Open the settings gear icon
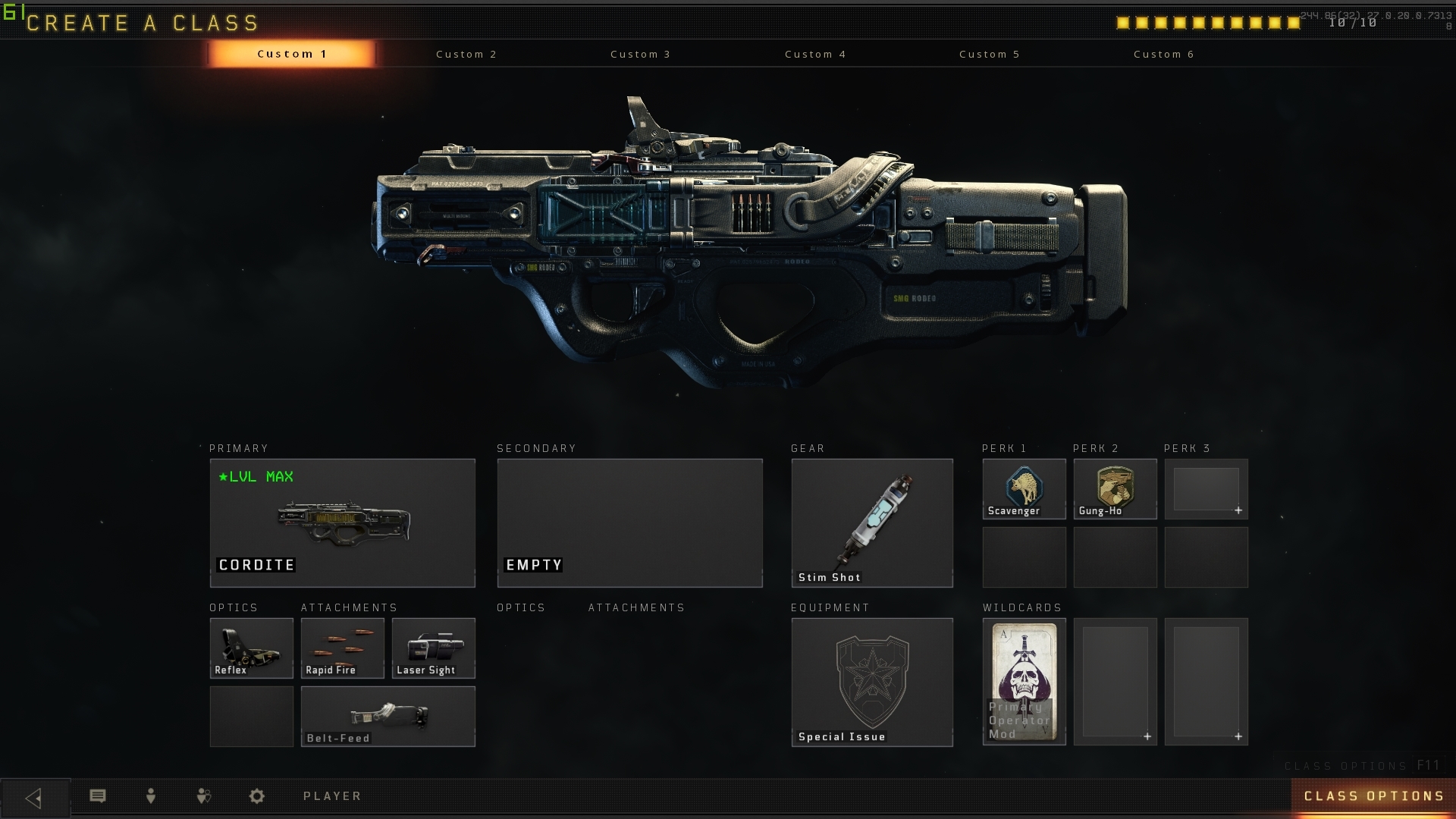Screen dimensions: 1456x819 pos(257,796)
